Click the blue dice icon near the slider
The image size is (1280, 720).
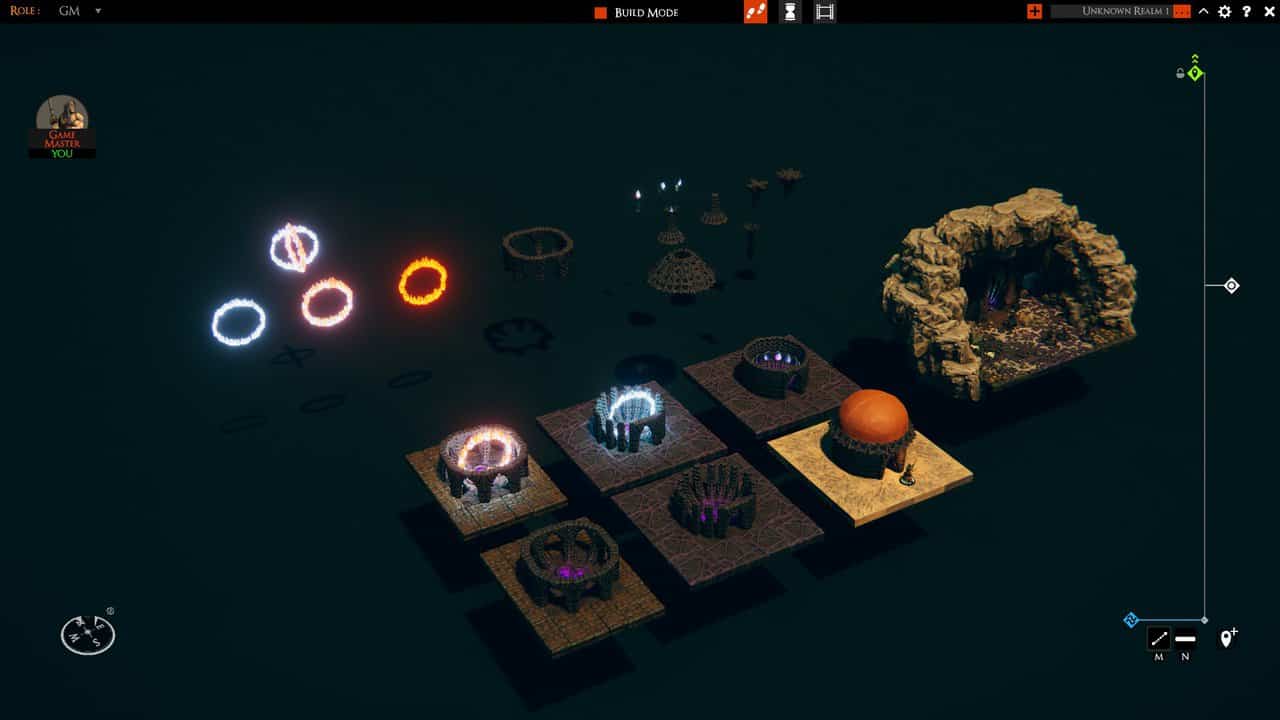click(1131, 620)
